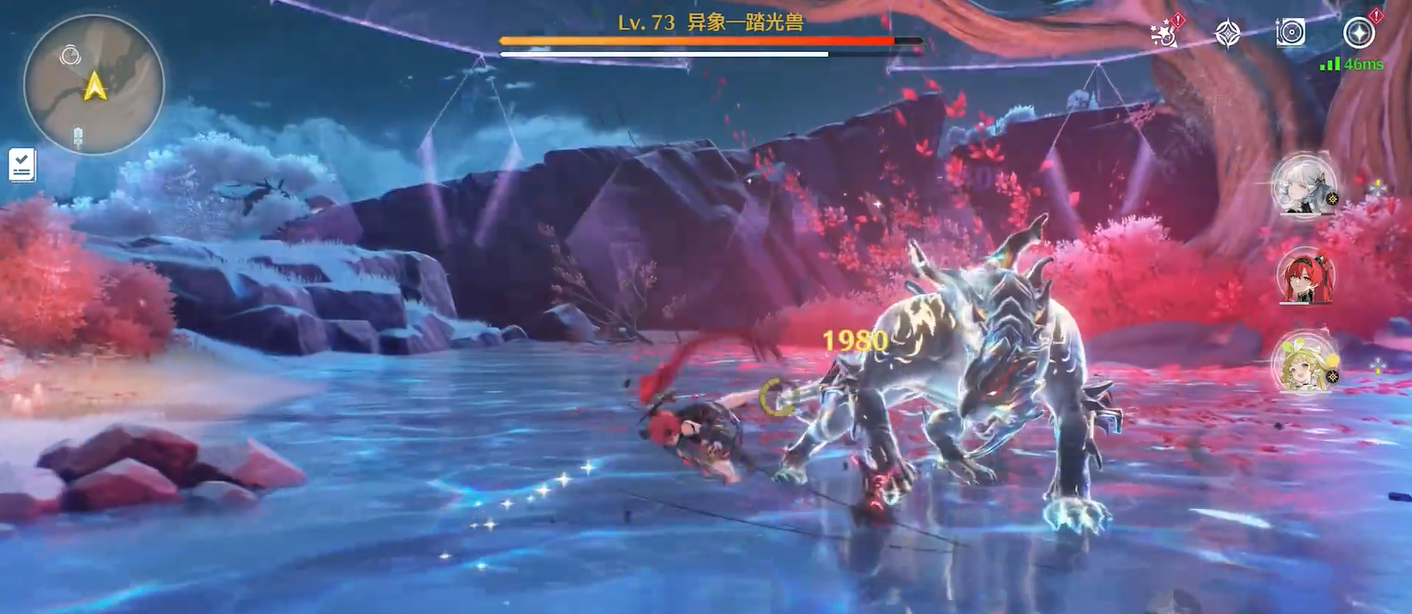Switch to the white-haired character portrait

pyautogui.click(x=1304, y=187)
